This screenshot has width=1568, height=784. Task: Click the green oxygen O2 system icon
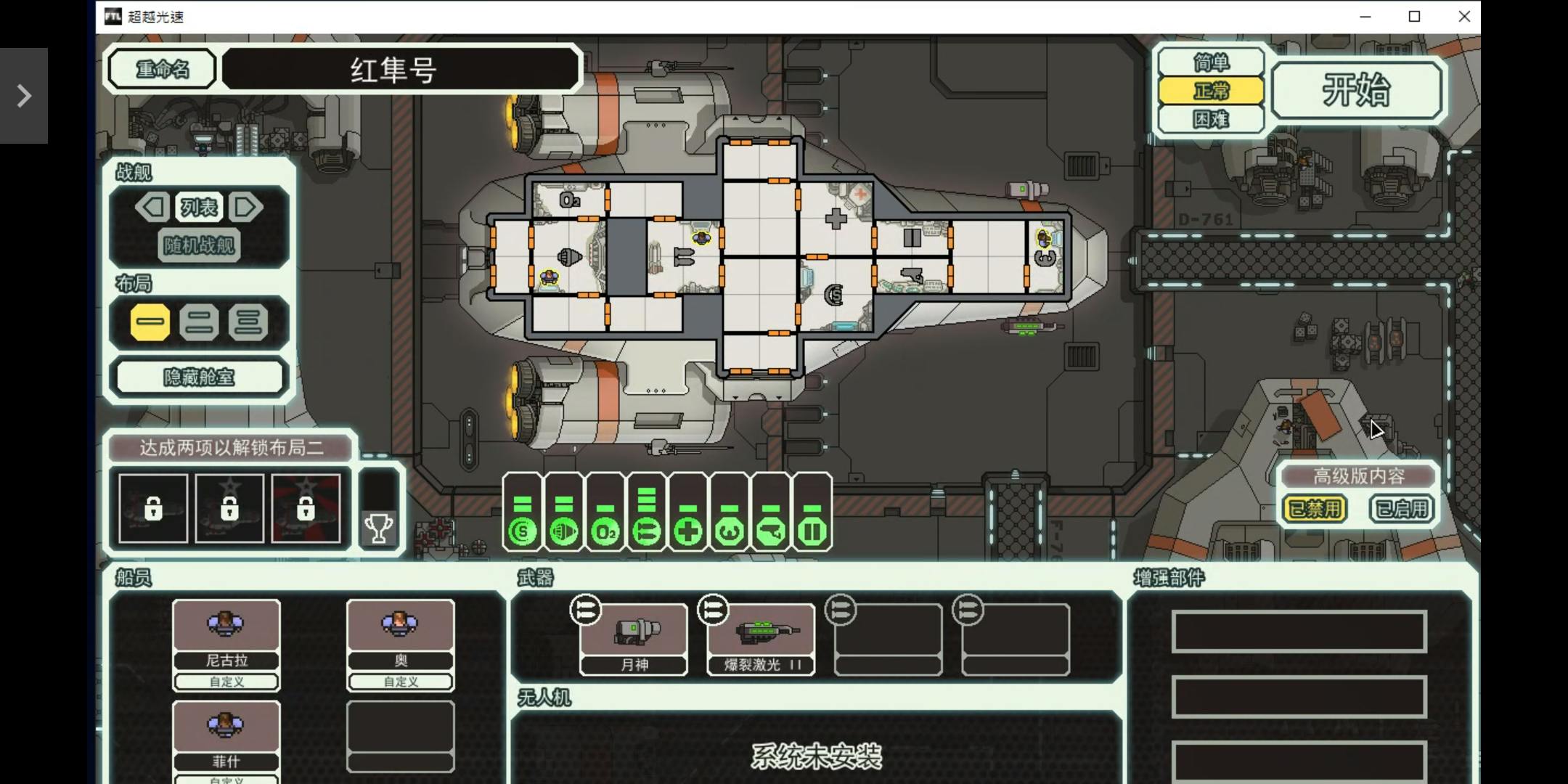click(x=605, y=532)
